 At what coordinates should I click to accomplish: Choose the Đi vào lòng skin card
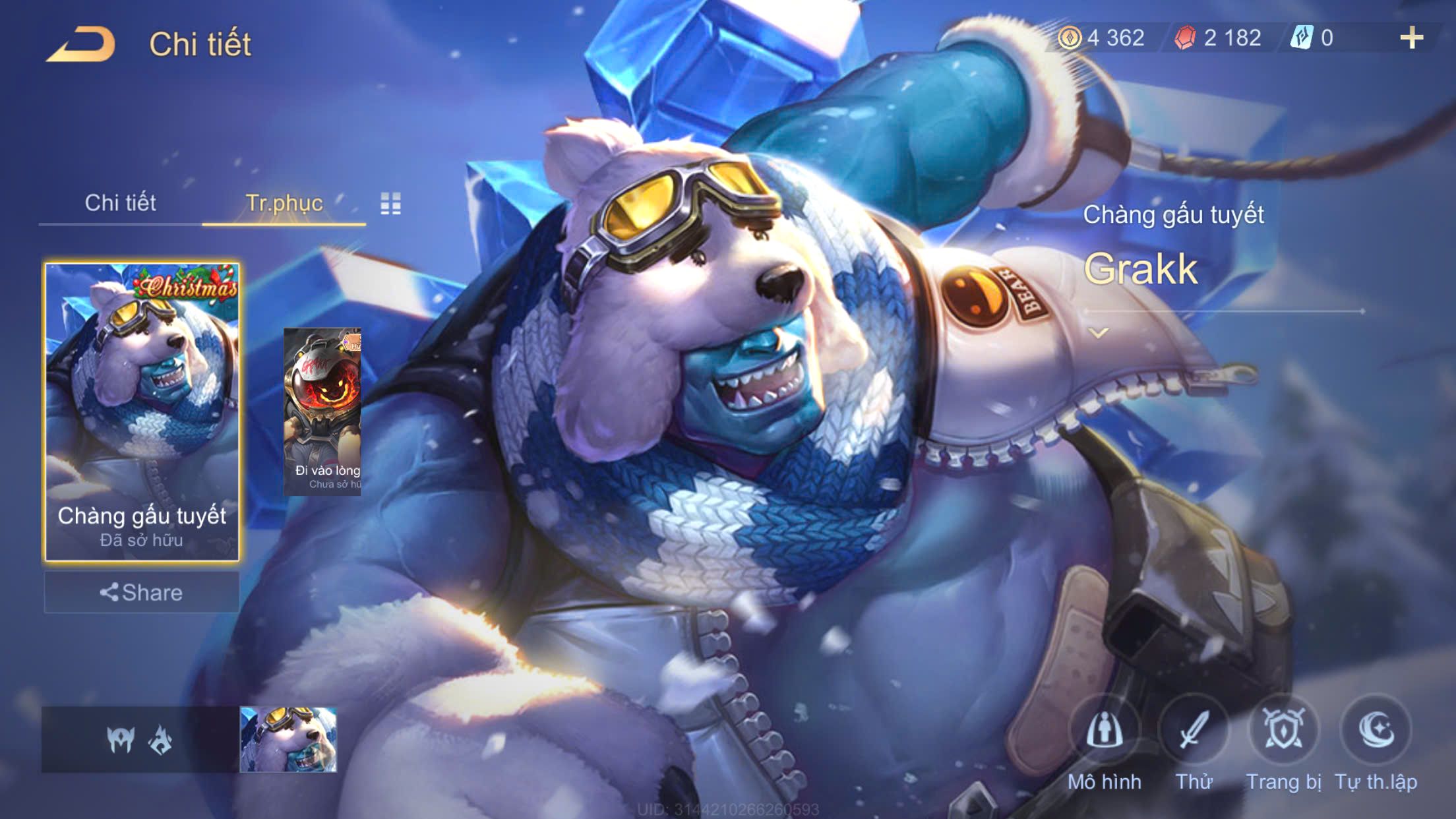click(322, 412)
